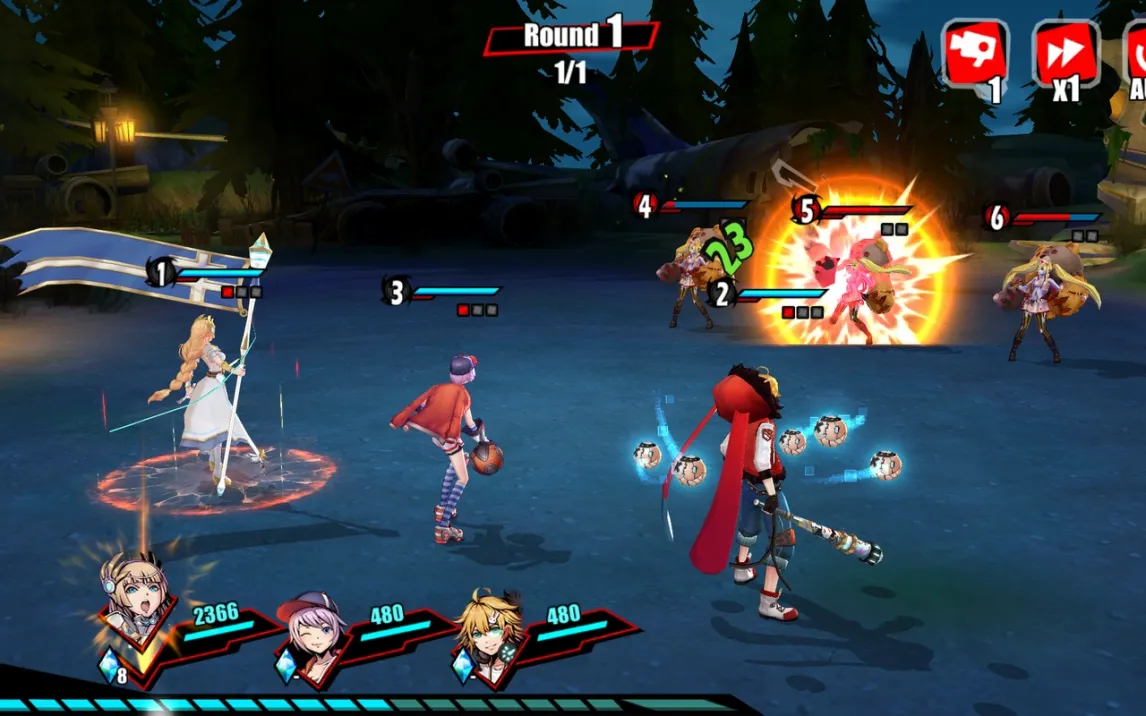Select the blonde headphone girl portrait
Screen dimensions: 1146x716
[x=135, y=602]
